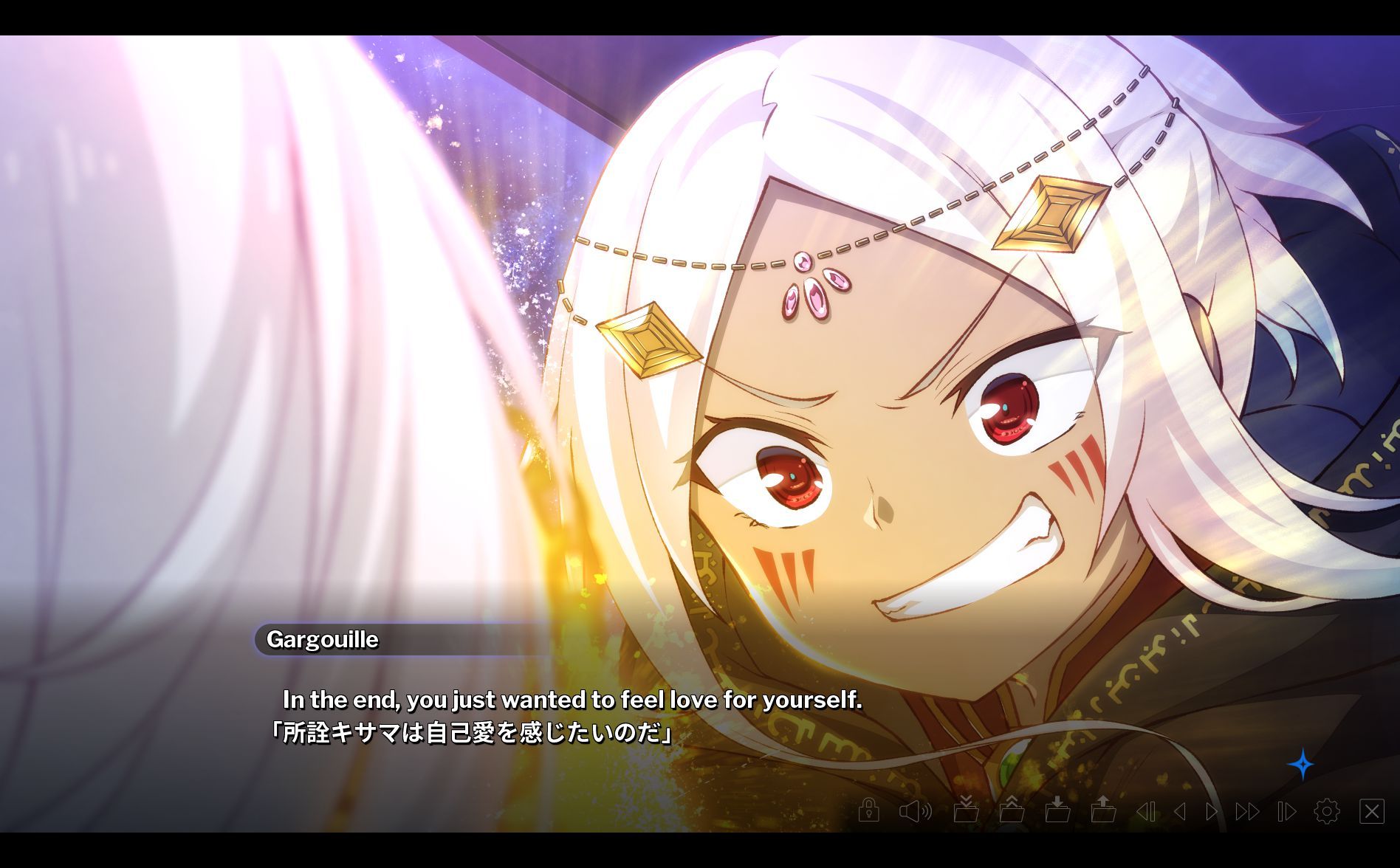The height and width of the screenshot is (868, 1400).
Task: Jump to previous scene with bar-left arrow
Action: click(1145, 811)
